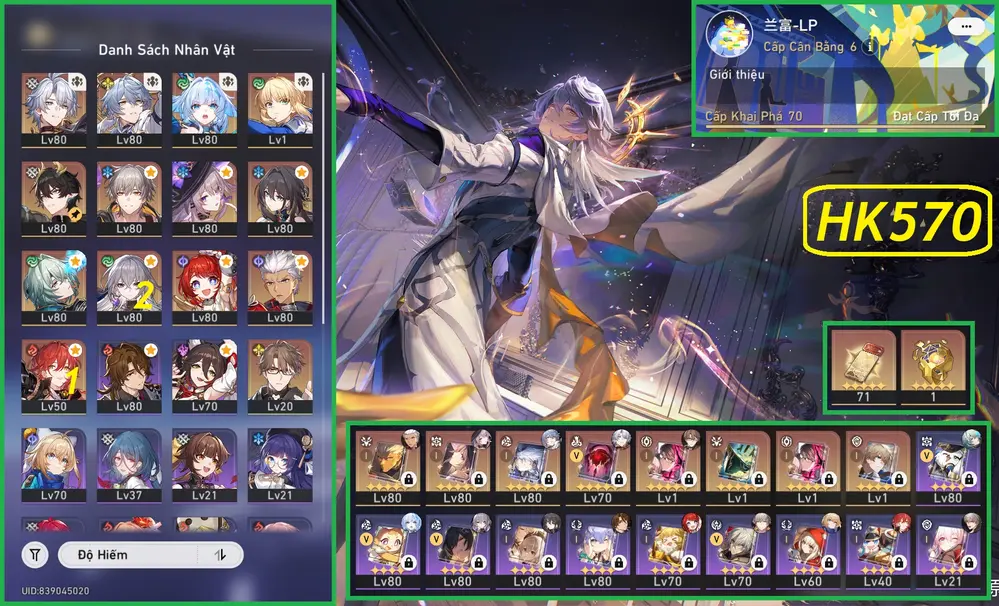This screenshot has height=606, width=999.
Task: Select the player avatar portrait
Action: coord(729,36)
